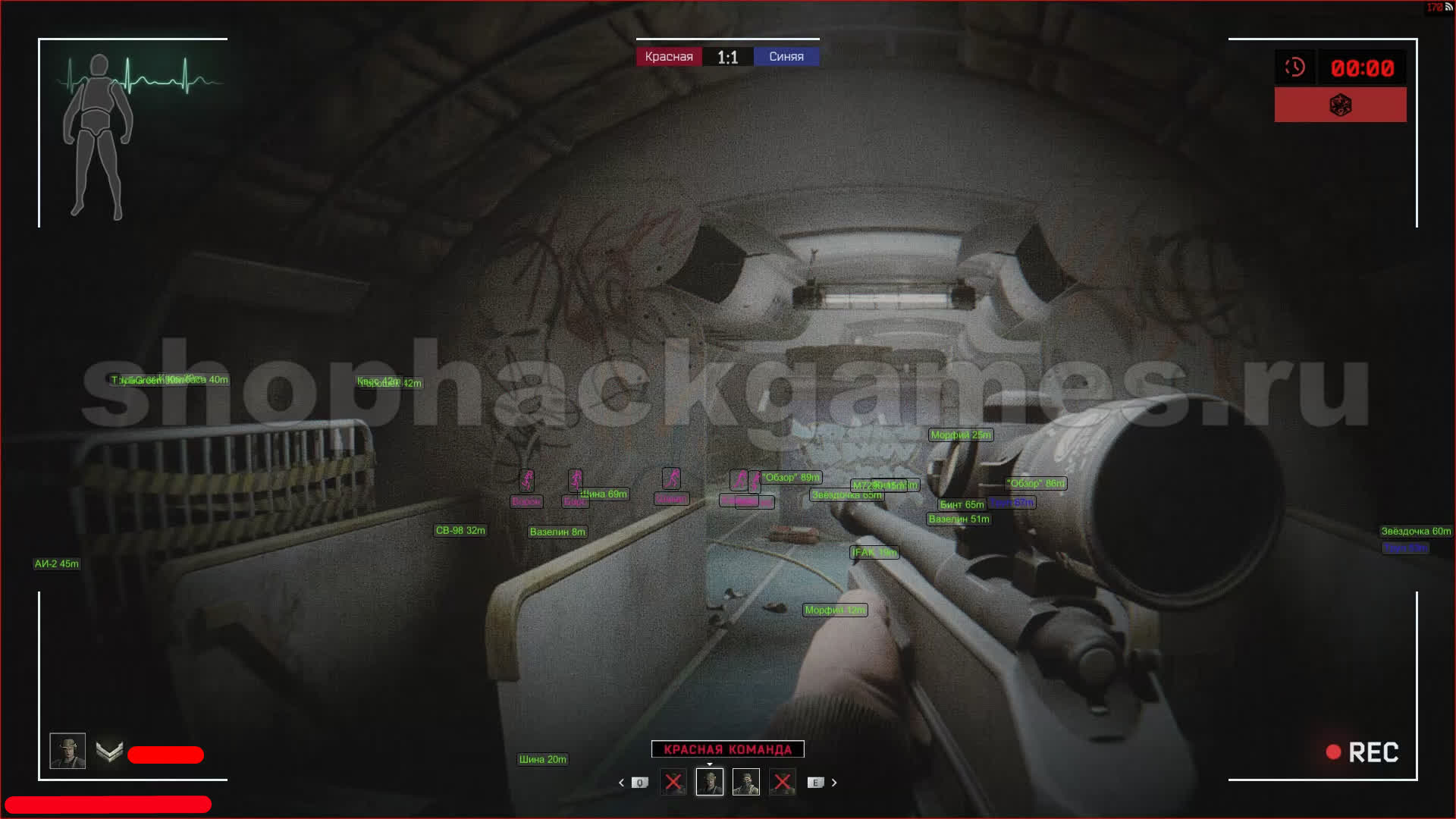The width and height of the screenshot is (1456, 819).
Task: Click the body health silhouette indicator
Action: [97, 136]
